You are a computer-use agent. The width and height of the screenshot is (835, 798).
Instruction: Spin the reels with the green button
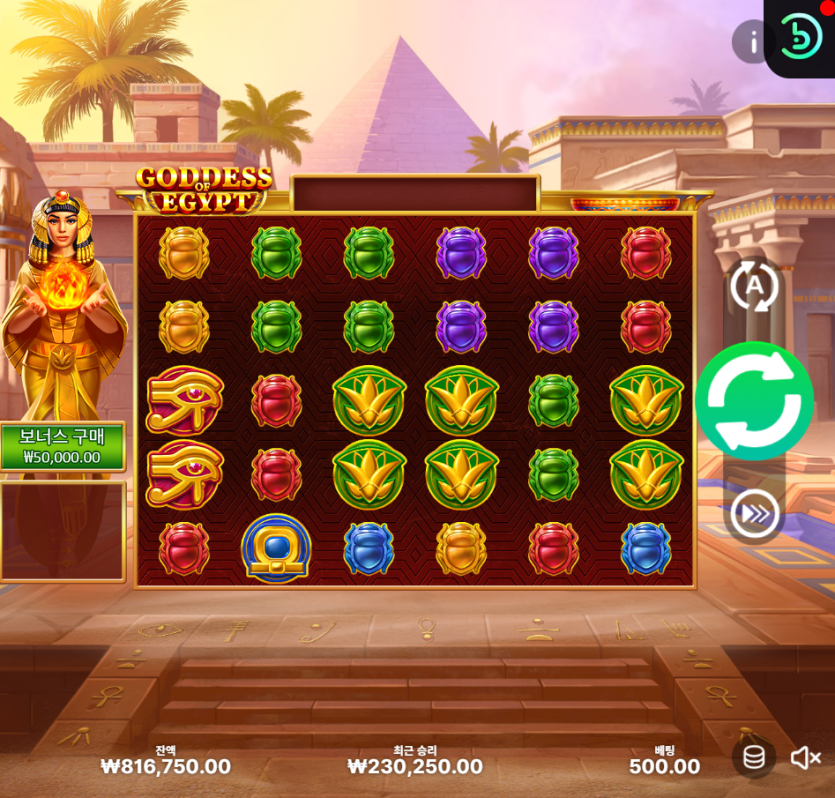point(754,401)
